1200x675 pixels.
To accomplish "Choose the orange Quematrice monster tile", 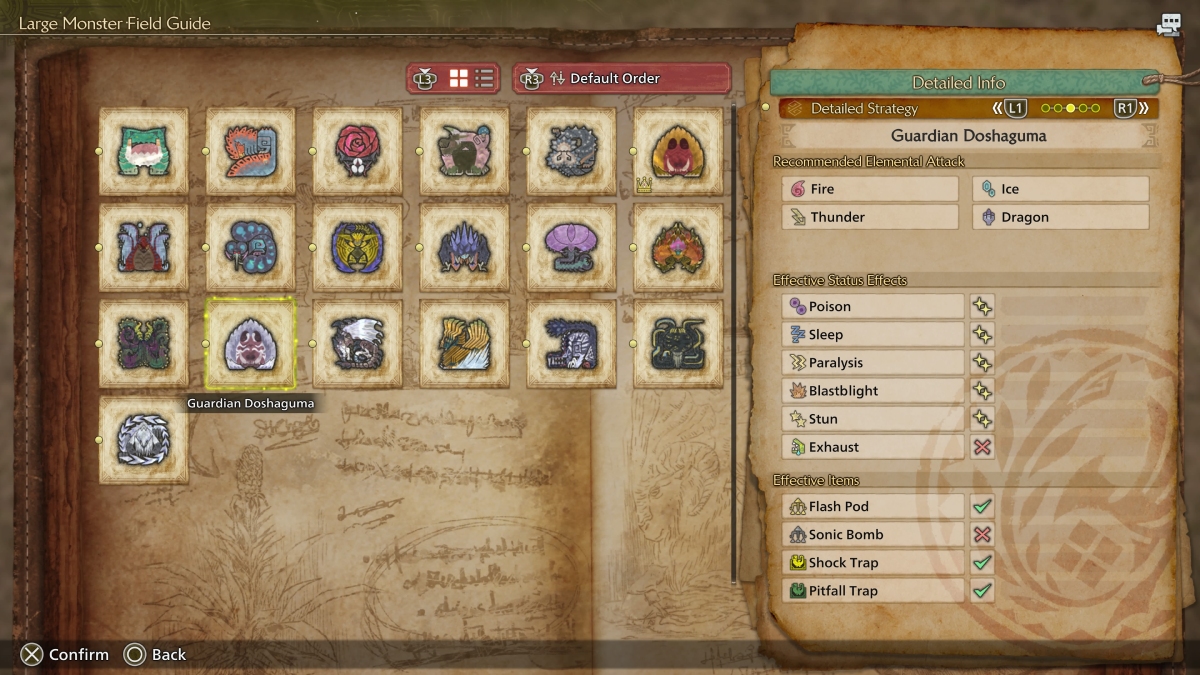I will pos(250,151).
